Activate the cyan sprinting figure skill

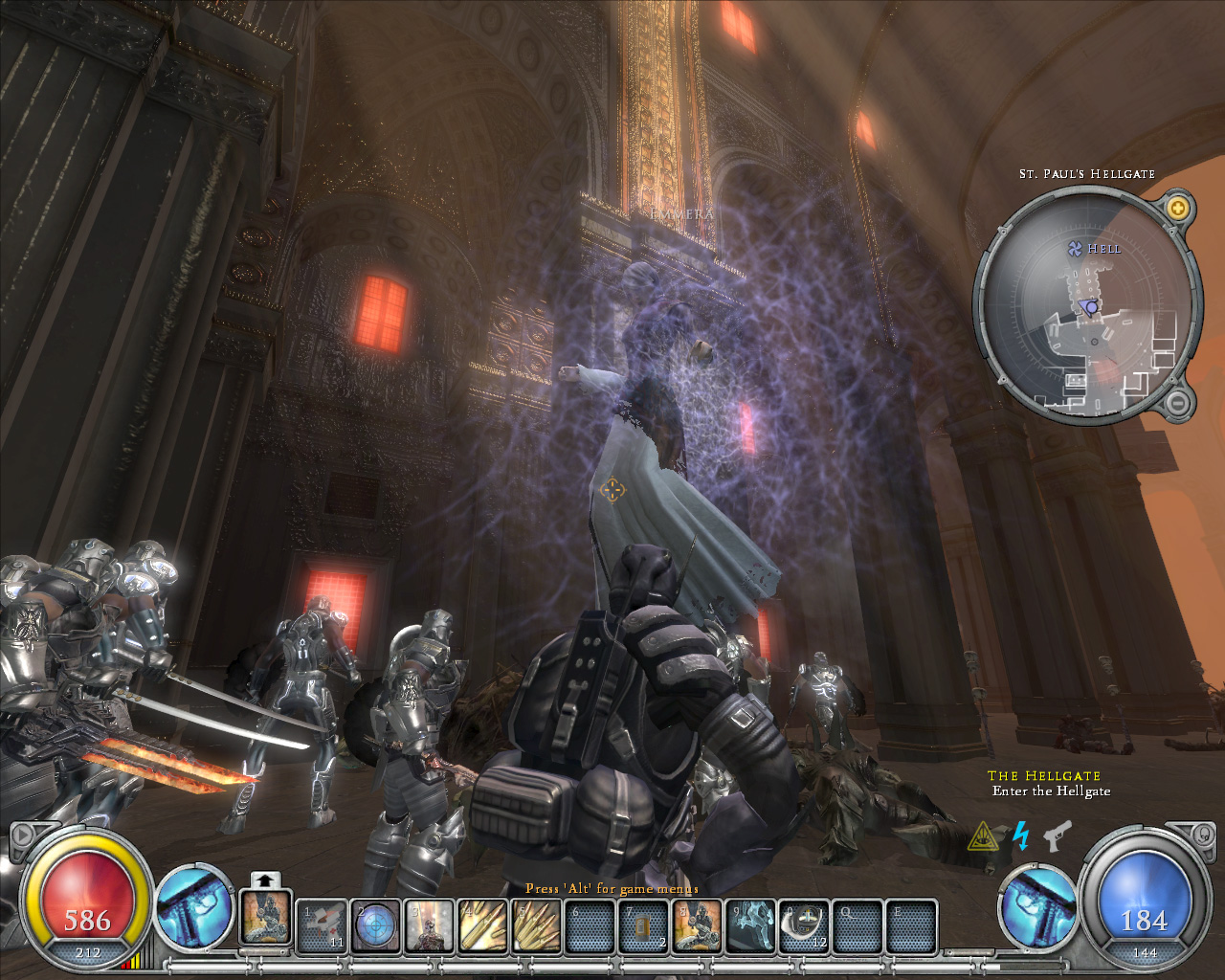(751, 926)
